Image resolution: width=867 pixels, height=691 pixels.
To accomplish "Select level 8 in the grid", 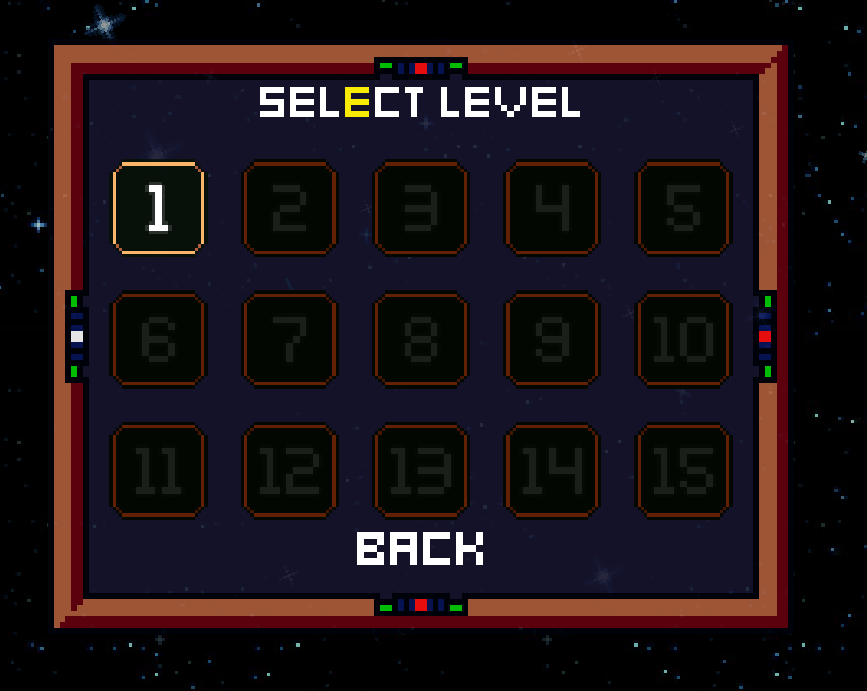I will pos(421,339).
